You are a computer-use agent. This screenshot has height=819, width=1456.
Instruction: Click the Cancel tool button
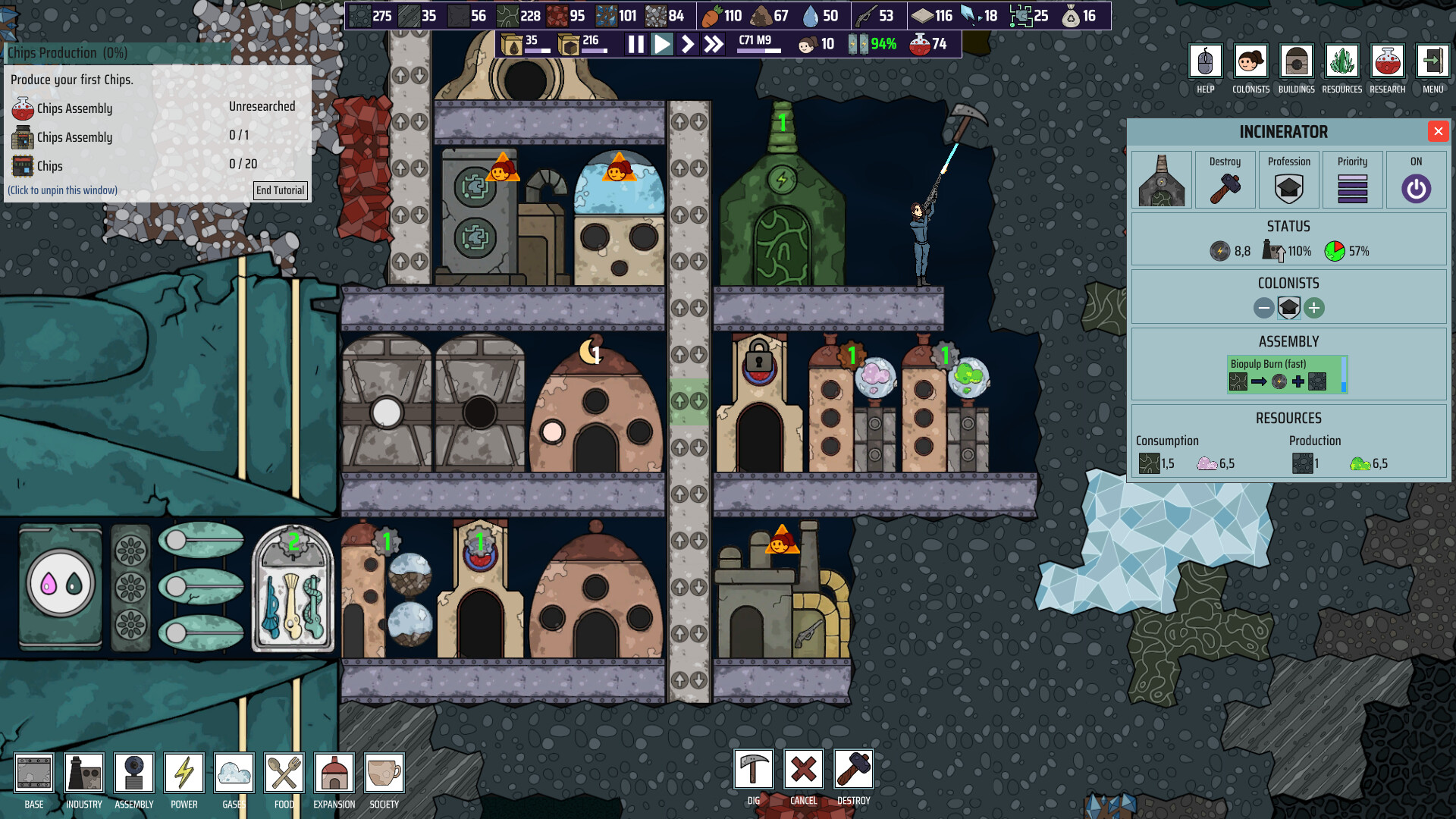click(x=803, y=769)
